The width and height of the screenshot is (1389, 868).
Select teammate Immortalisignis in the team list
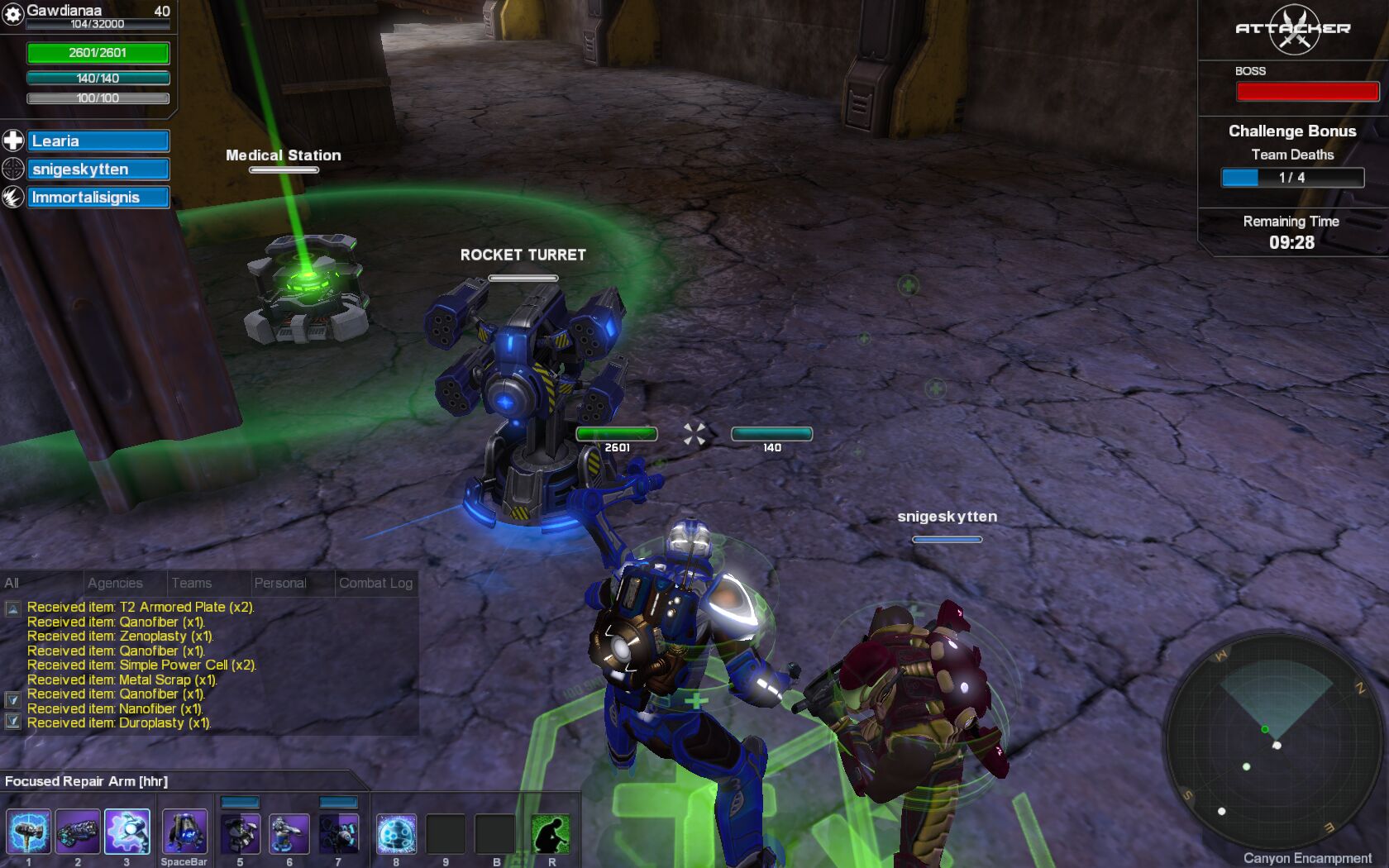point(98,198)
